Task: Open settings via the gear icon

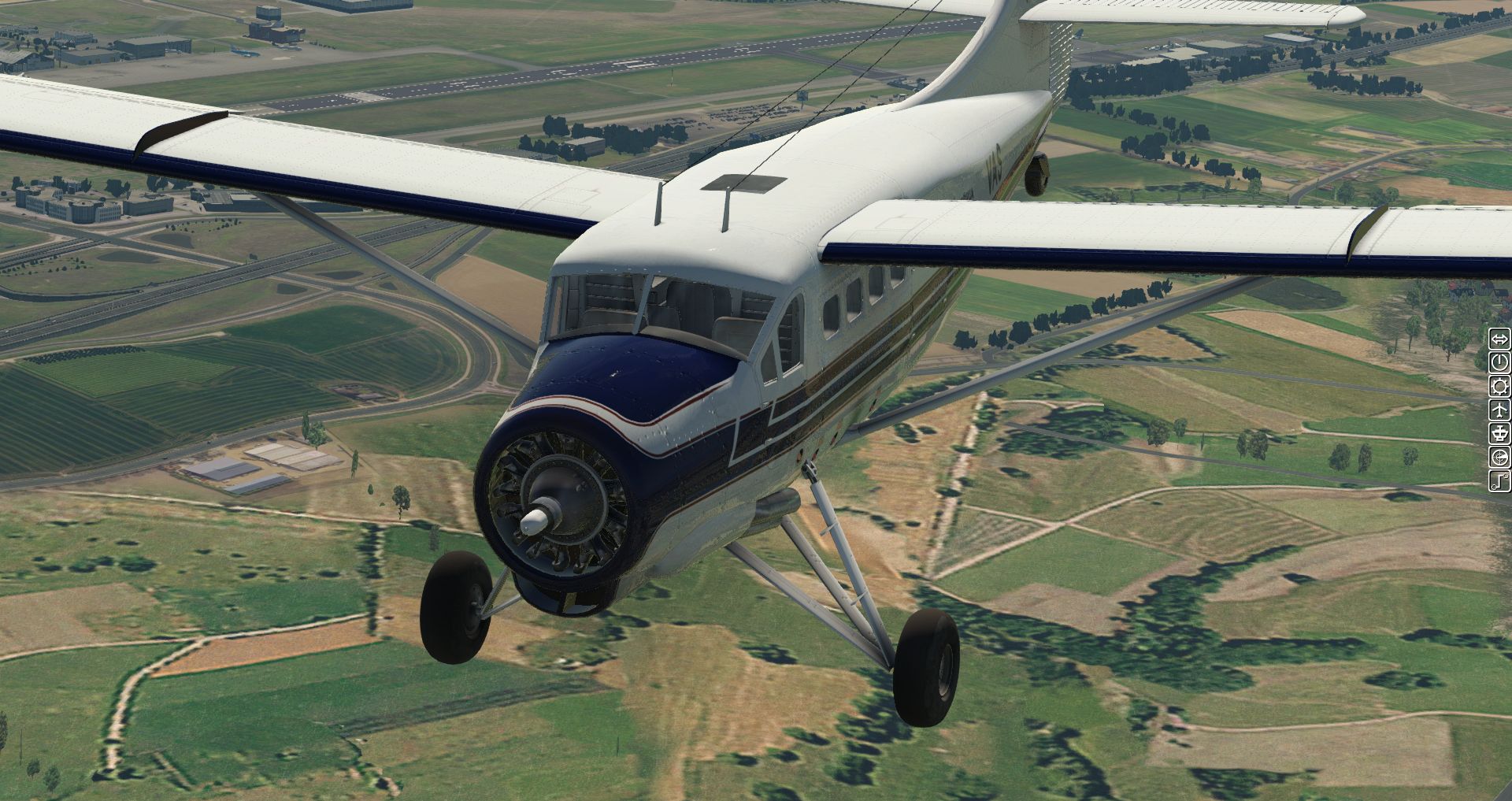Action: coord(1499,386)
